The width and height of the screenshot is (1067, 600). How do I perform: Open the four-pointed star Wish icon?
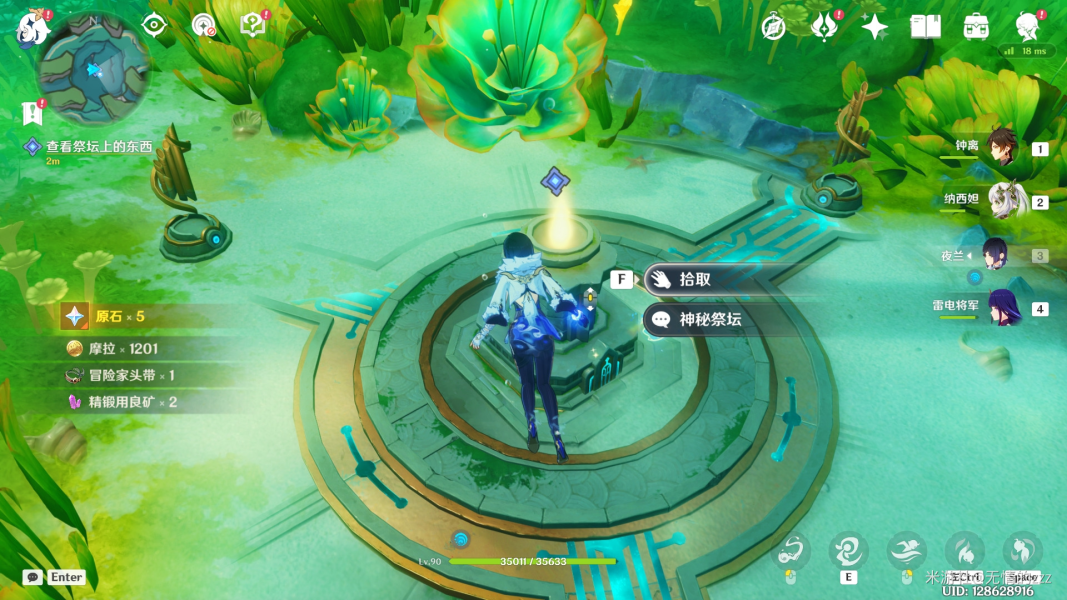[x=875, y=27]
